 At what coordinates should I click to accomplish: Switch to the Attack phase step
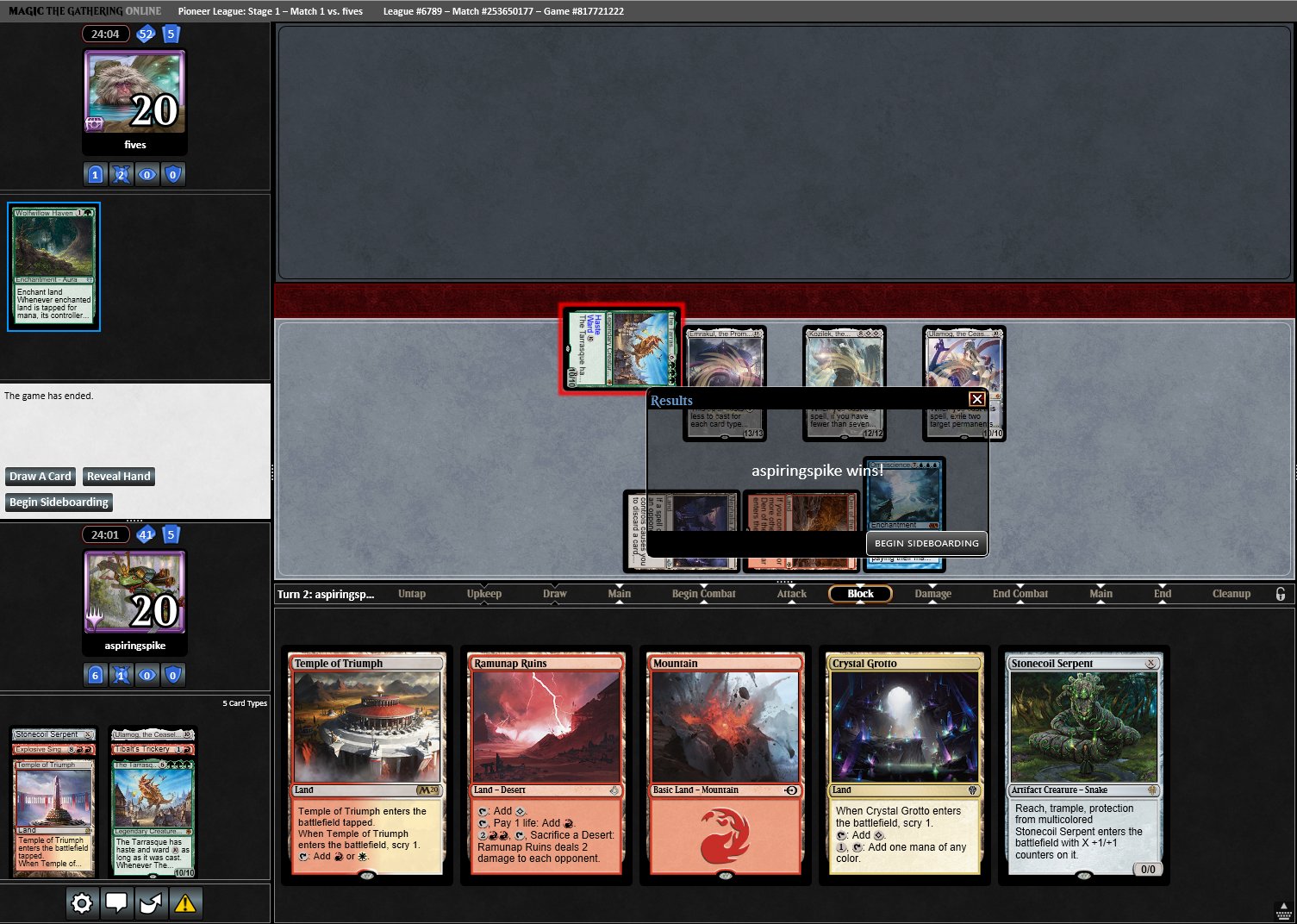(x=791, y=593)
